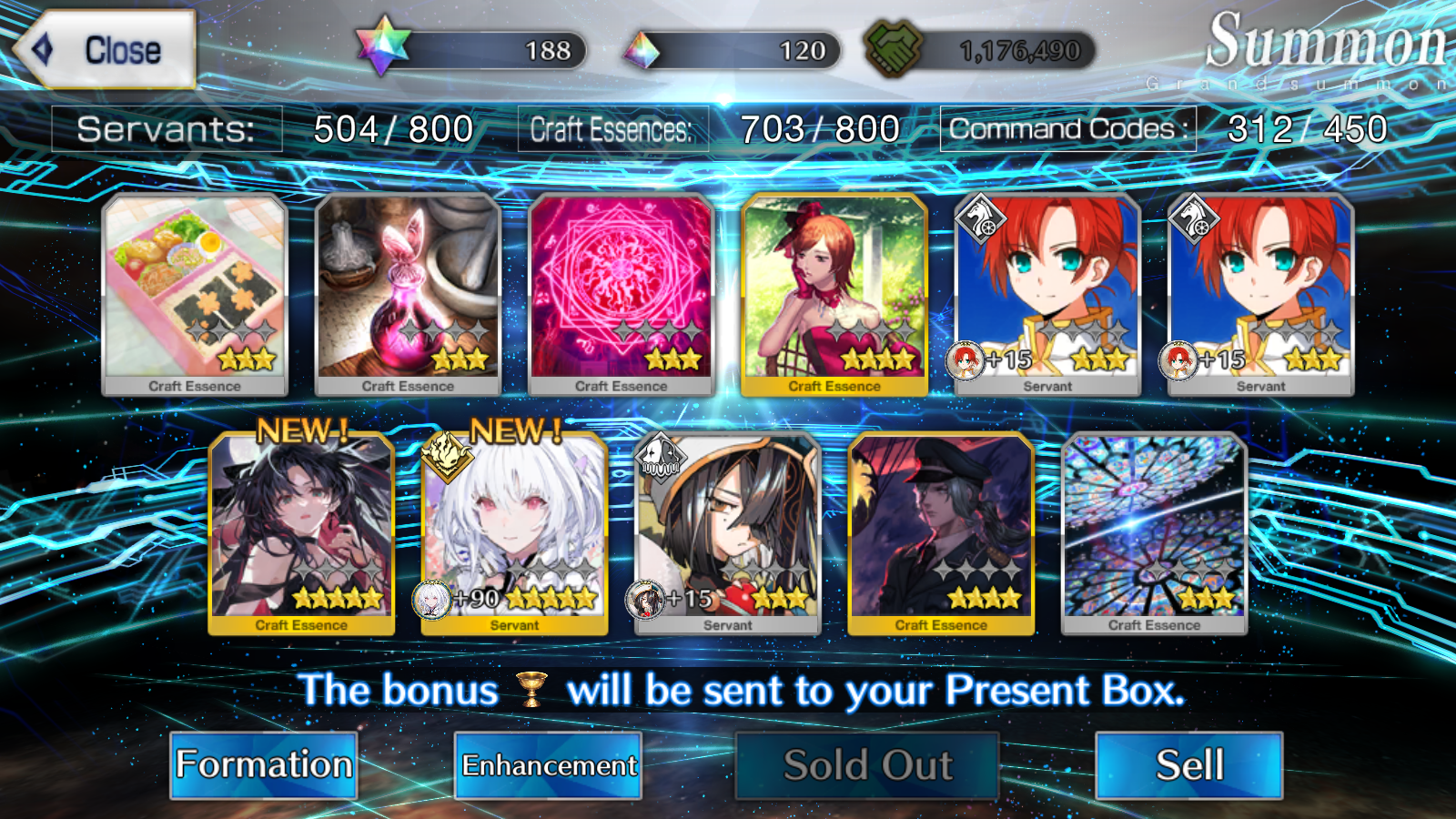This screenshot has height=819, width=1456.
Task: Open the Formation menu
Action: coord(264,765)
